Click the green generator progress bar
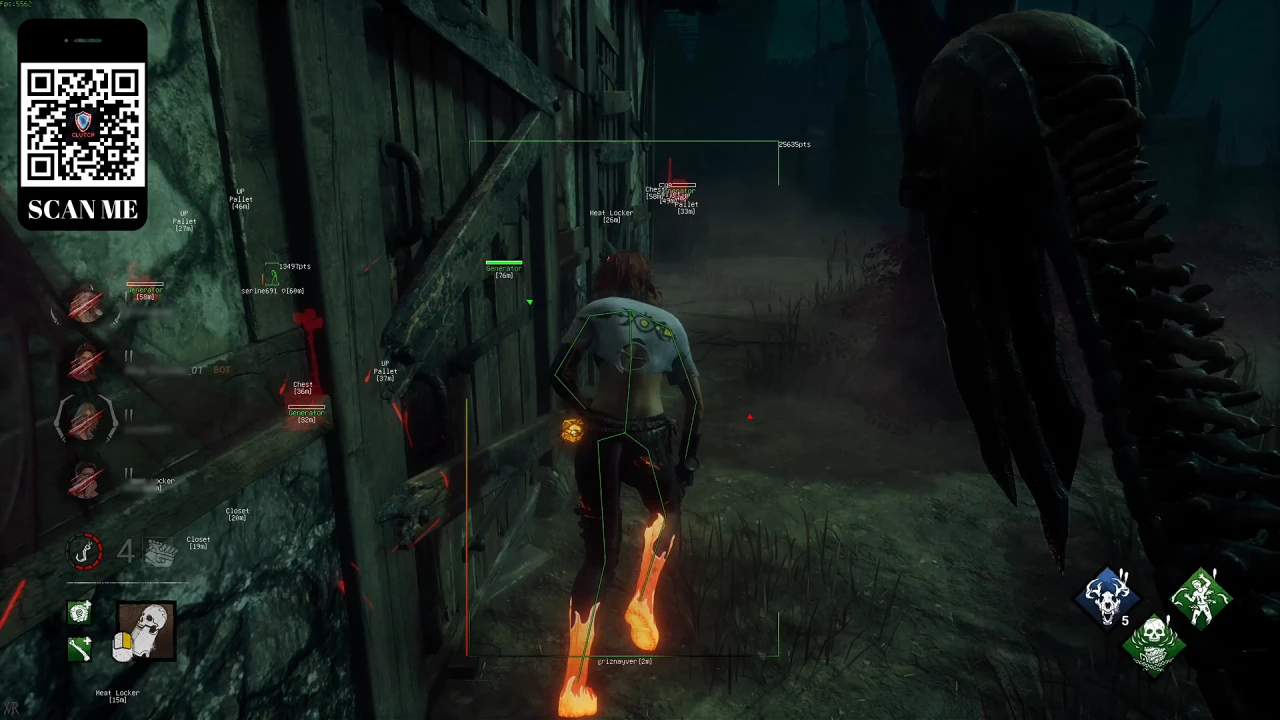This screenshot has height=720, width=1280. (x=504, y=262)
